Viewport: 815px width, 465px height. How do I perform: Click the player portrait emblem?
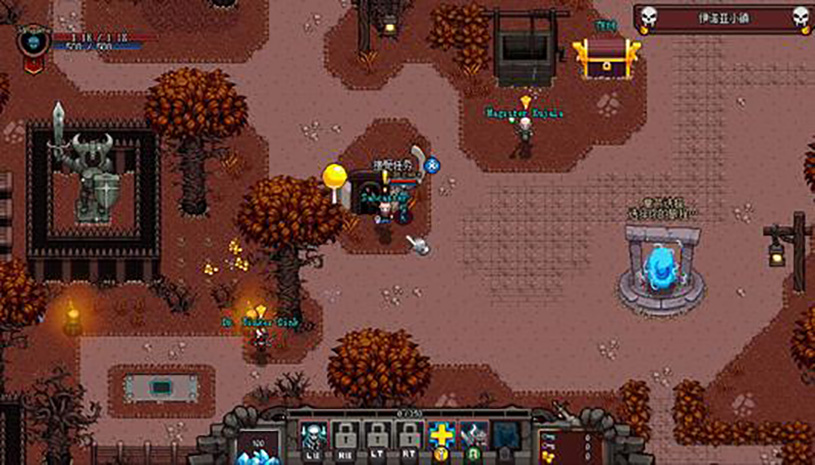[33, 43]
